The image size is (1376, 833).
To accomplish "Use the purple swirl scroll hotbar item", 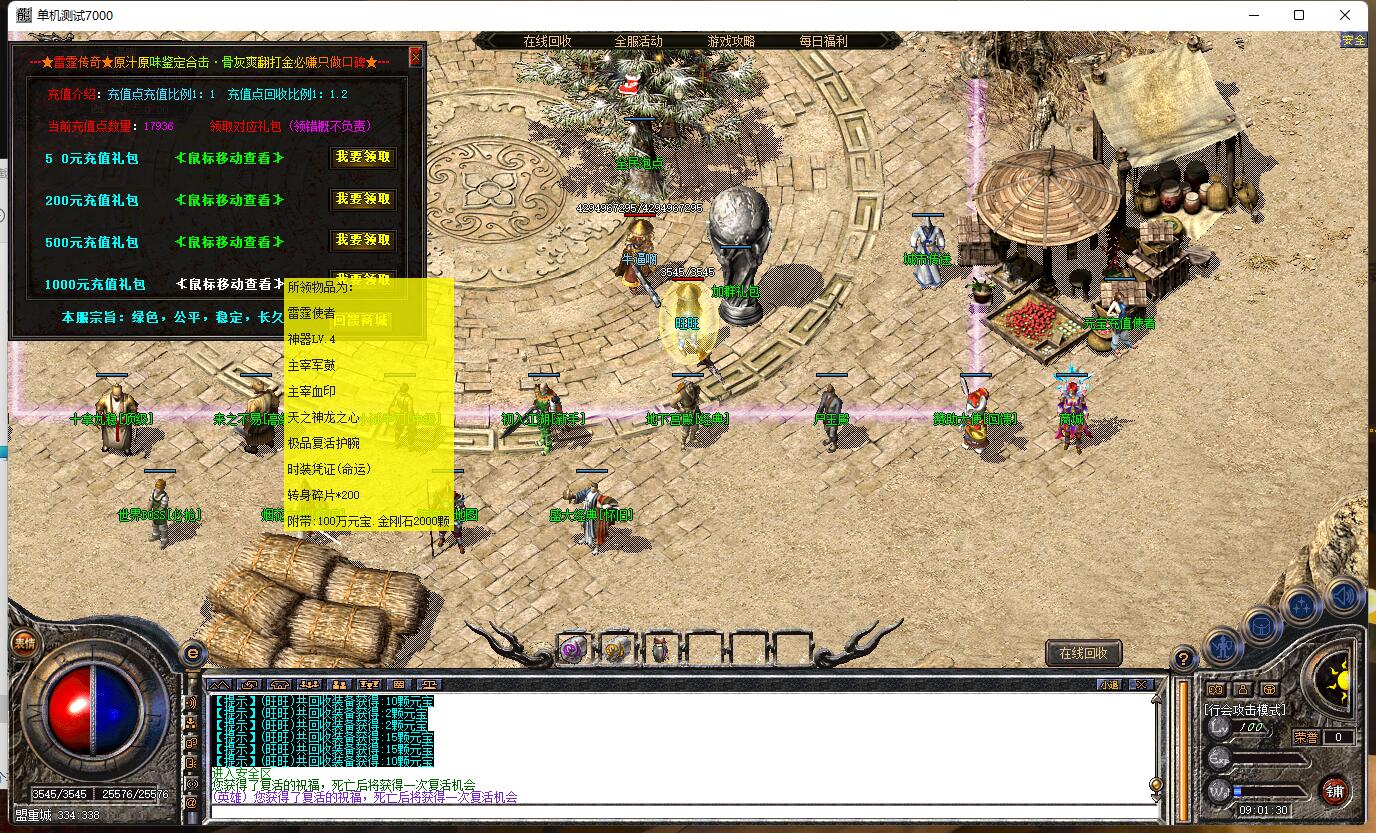I will pyautogui.click(x=573, y=650).
